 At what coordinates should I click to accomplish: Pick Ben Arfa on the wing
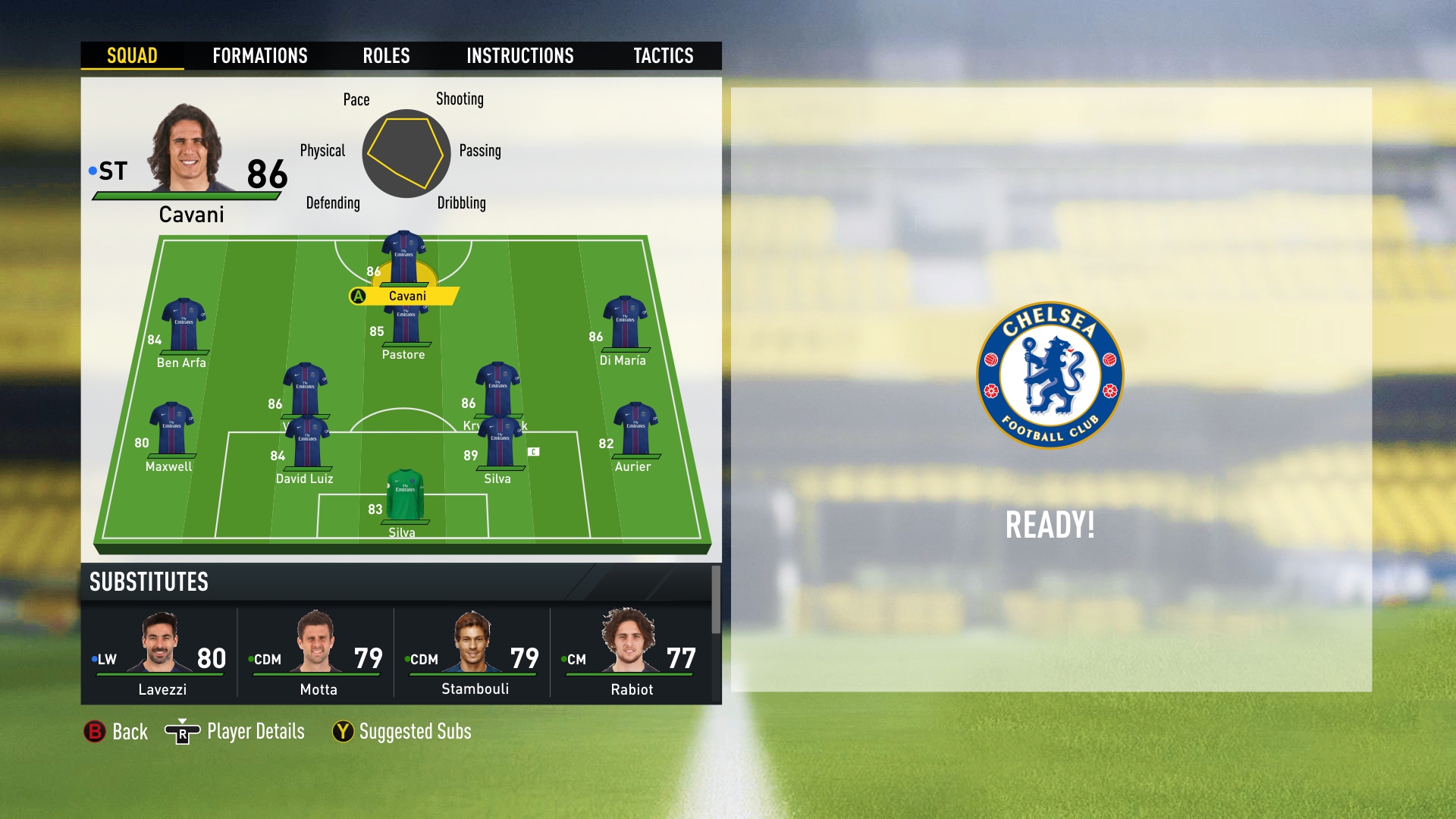coord(184,326)
